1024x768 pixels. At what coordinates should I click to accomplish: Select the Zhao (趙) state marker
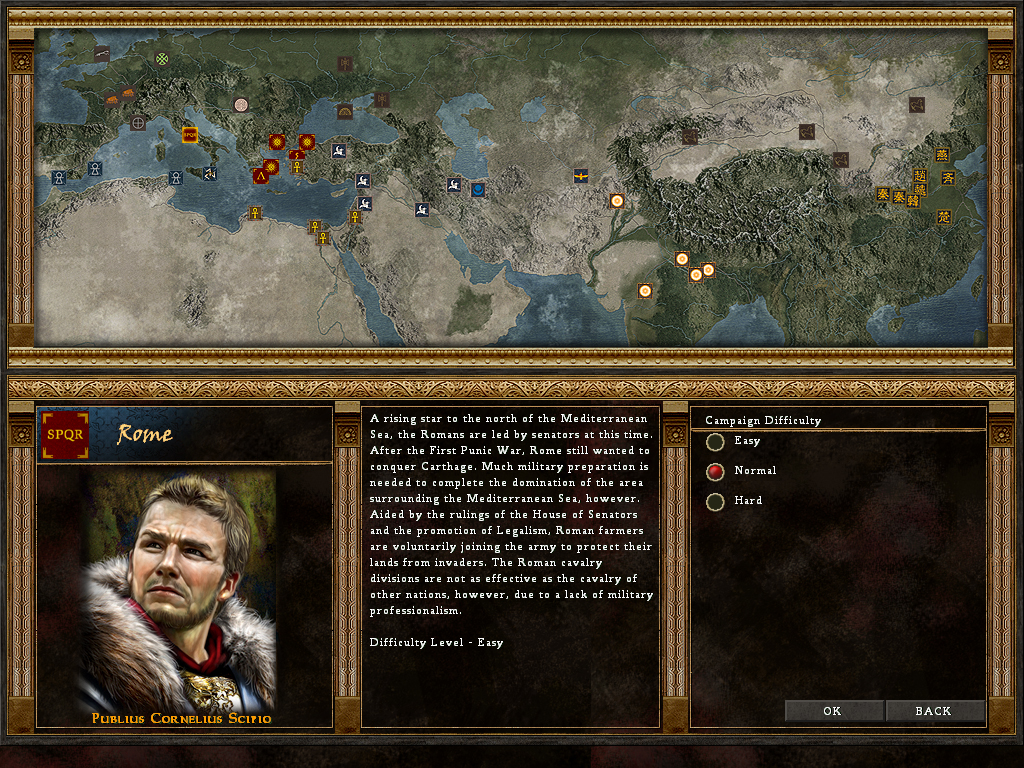[x=920, y=176]
